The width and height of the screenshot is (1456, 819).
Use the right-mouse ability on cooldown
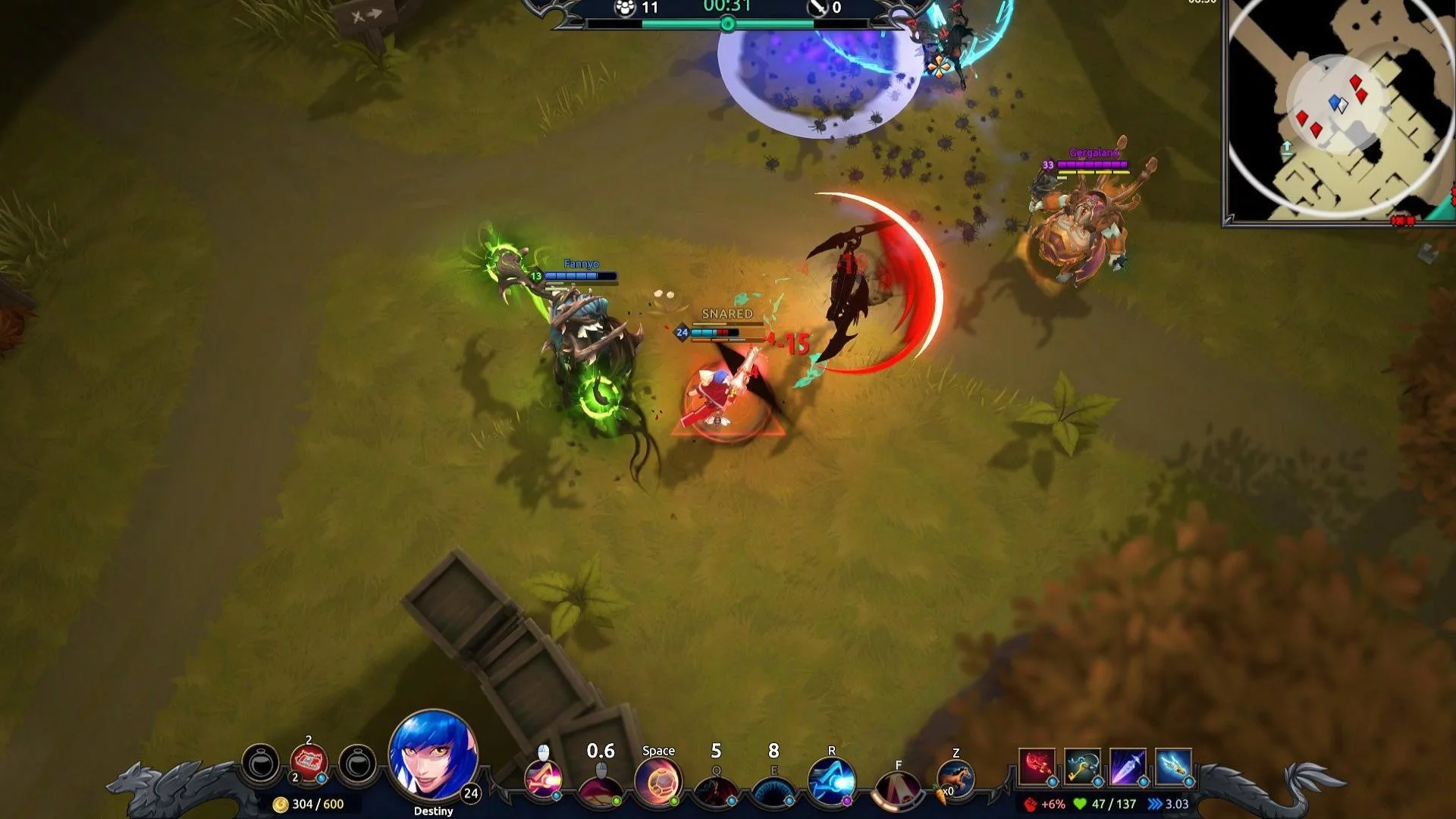(x=601, y=785)
